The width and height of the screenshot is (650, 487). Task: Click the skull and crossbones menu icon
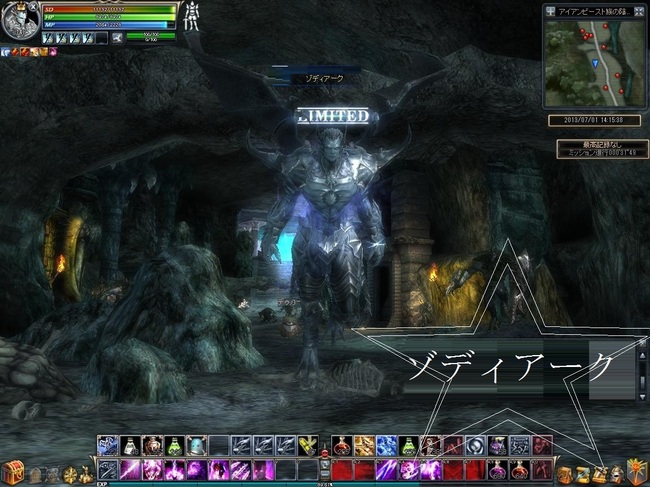click(52, 473)
